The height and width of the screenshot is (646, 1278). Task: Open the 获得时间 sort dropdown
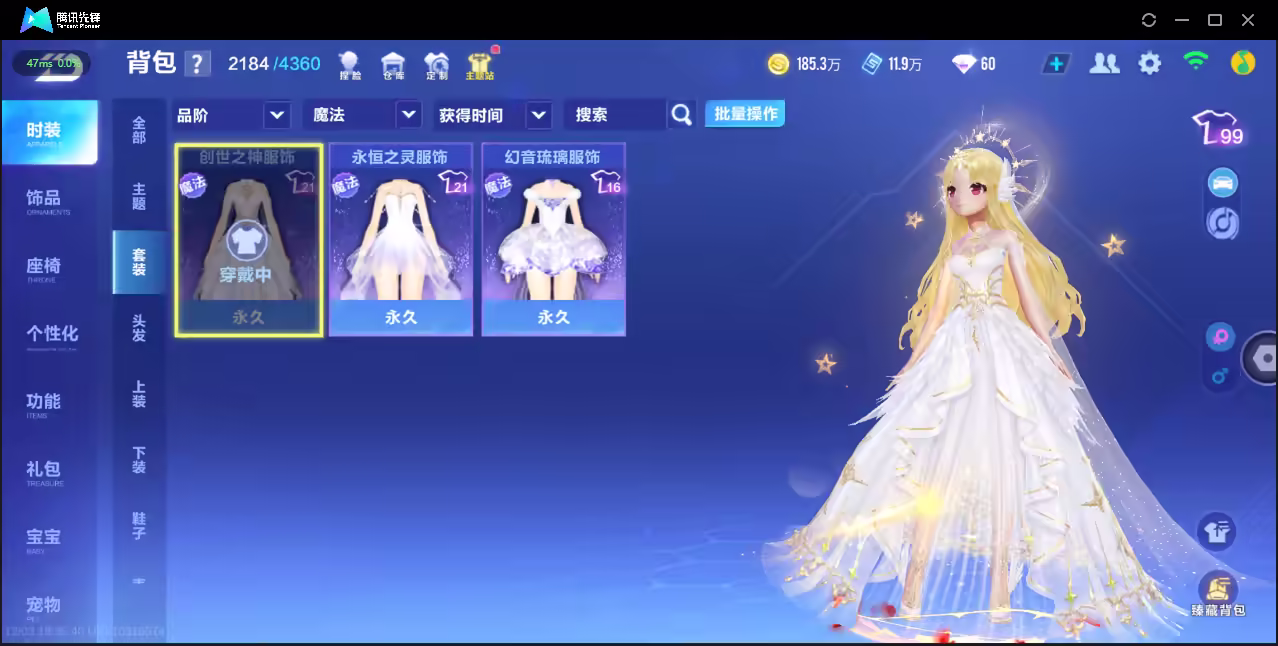pyautogui.click(x=495, y=115)
